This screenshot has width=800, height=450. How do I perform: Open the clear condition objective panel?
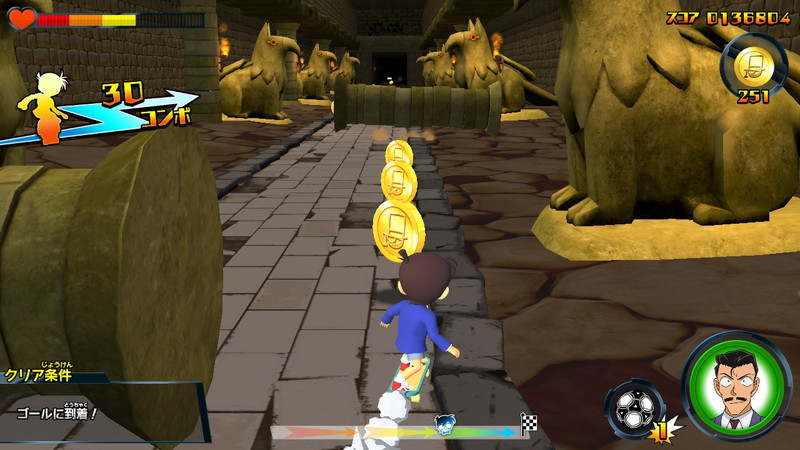coord(100,400)
